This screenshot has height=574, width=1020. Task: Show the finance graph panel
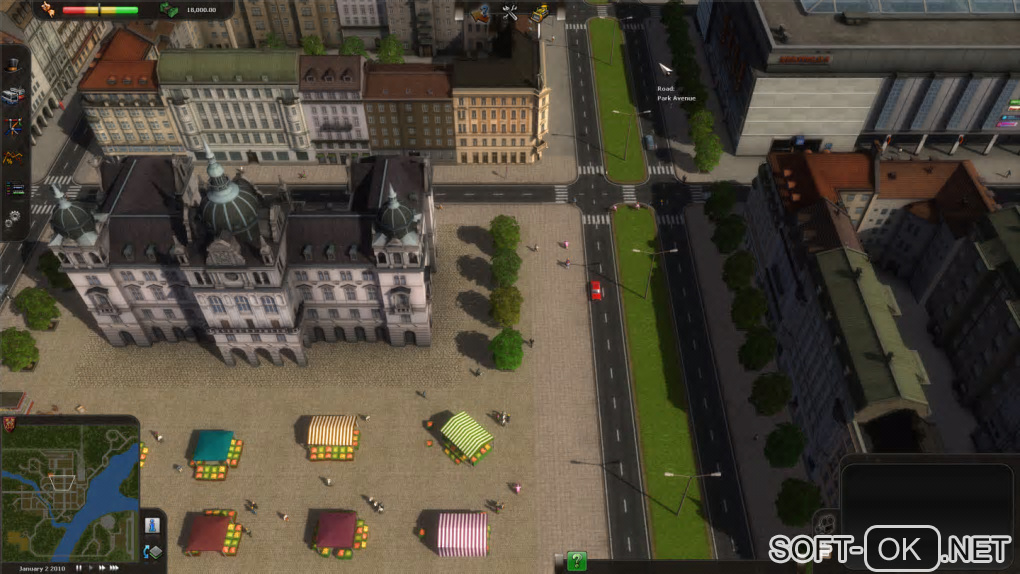click(x=14, y=157)
